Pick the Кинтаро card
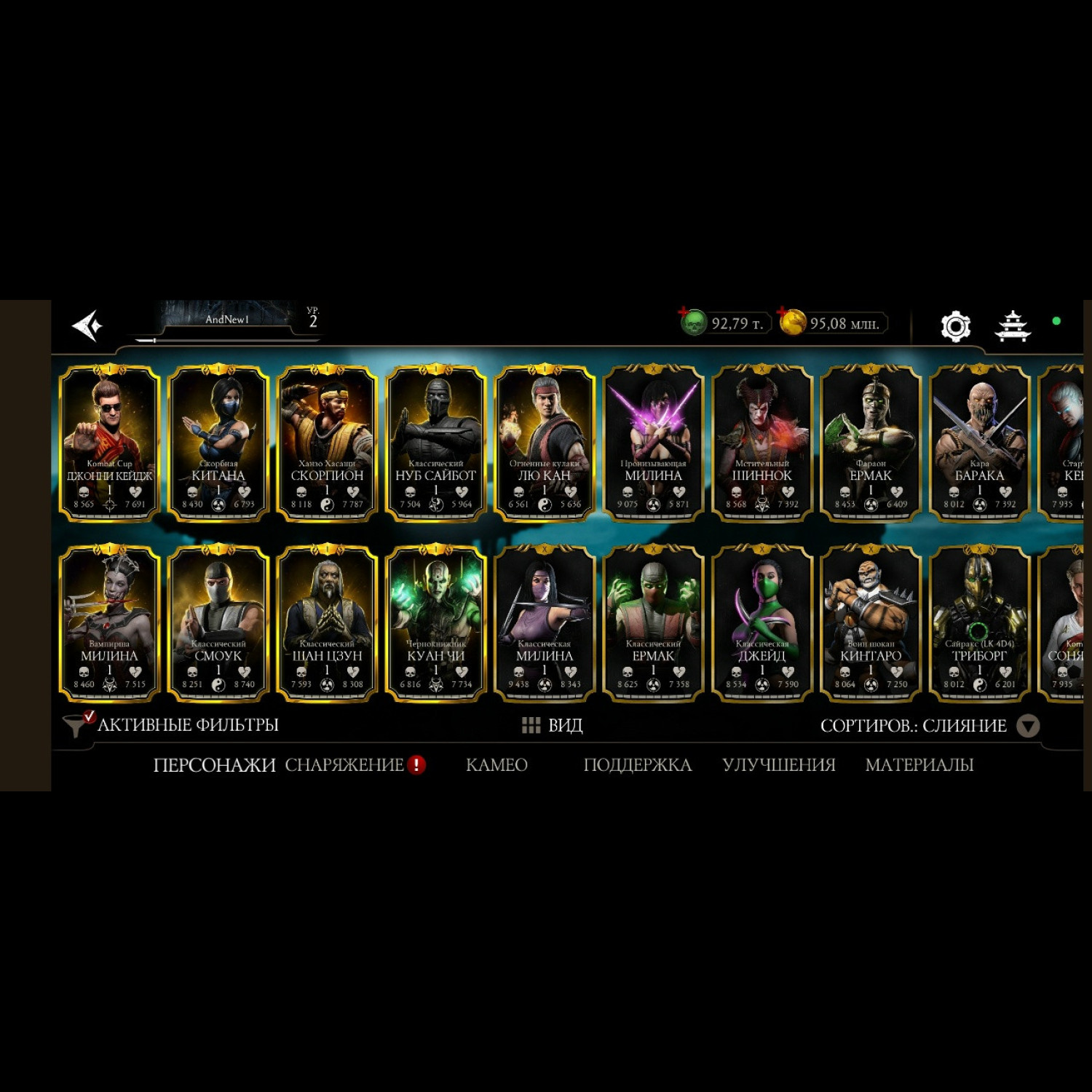This screenshot has height=1092, width=1092. click(871, 623)
